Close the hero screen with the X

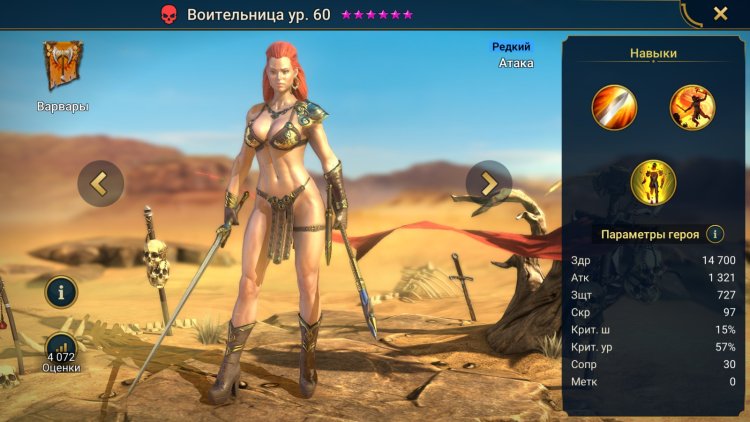point(720,14)
